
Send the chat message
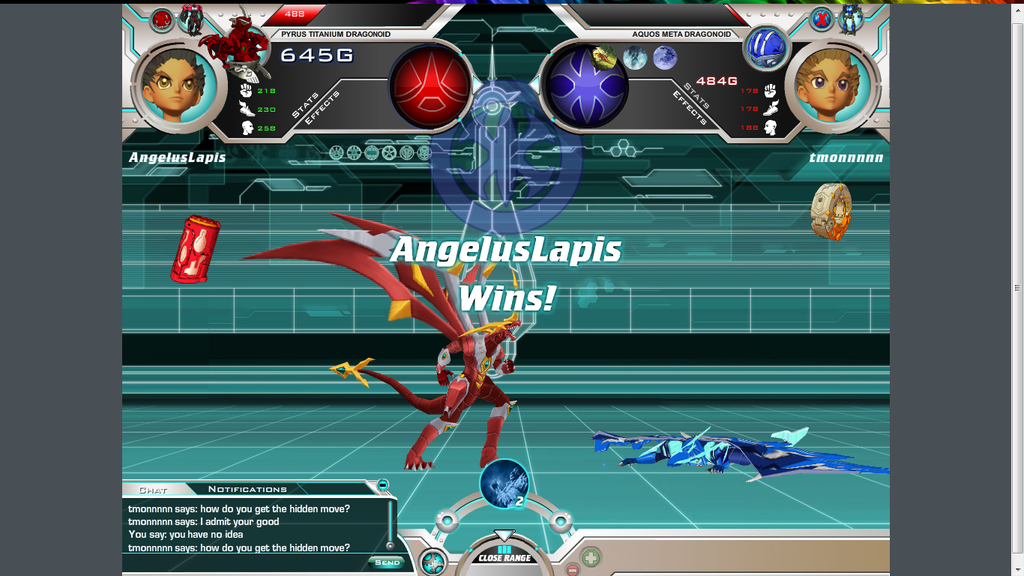click(x=387, y=562)
